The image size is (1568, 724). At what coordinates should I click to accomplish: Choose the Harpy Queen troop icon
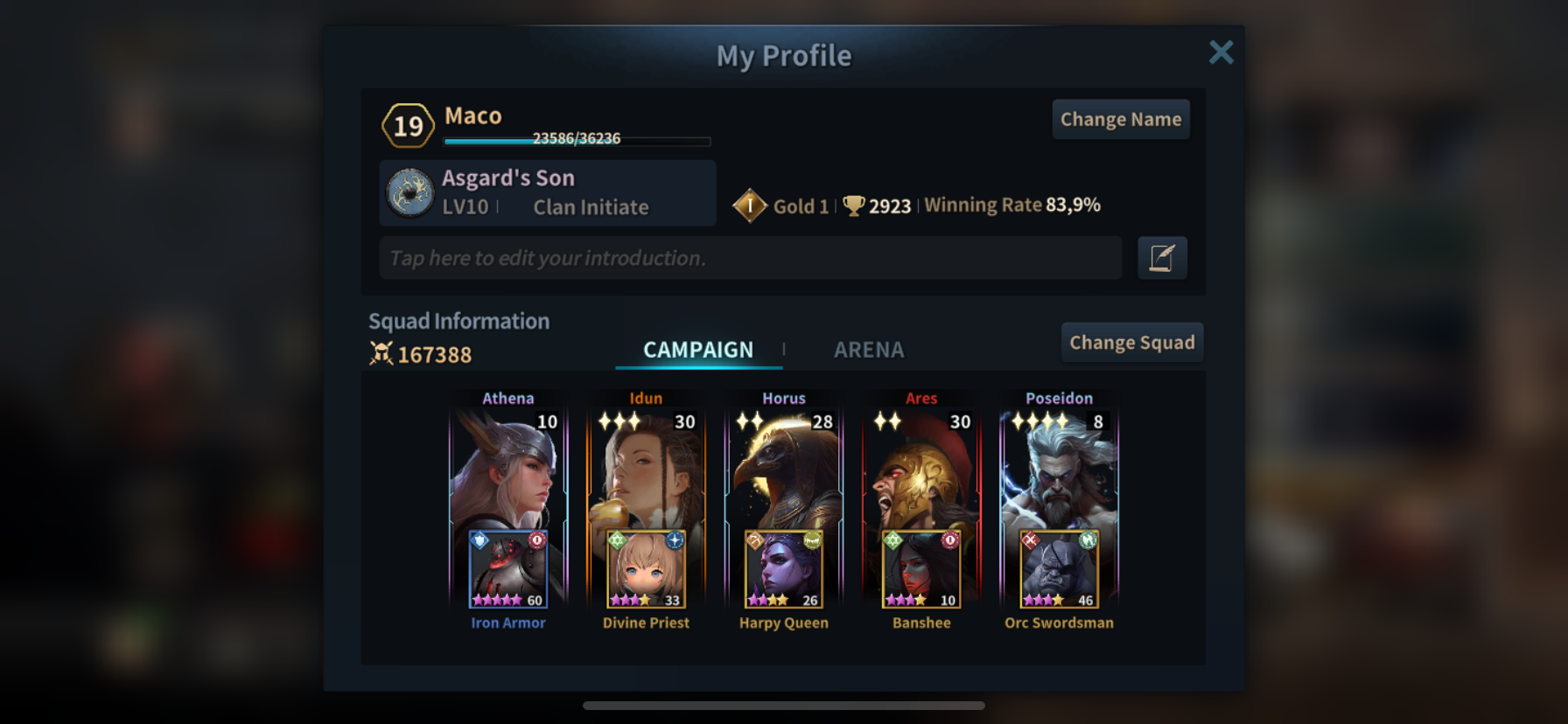783,569
